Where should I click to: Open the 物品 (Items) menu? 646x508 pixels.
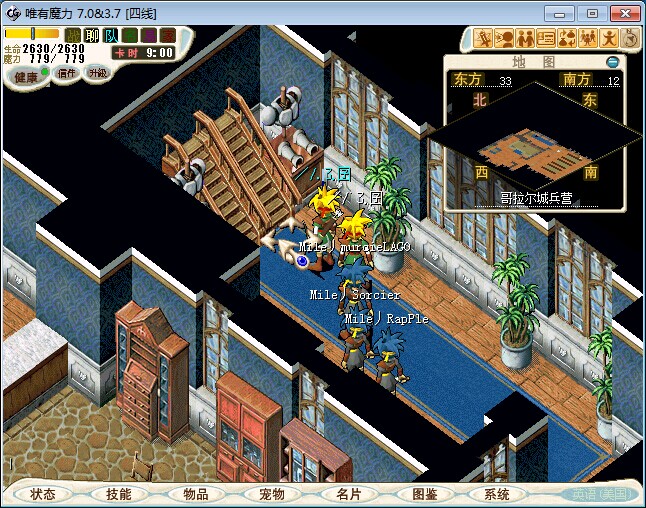tap(195, 494)
